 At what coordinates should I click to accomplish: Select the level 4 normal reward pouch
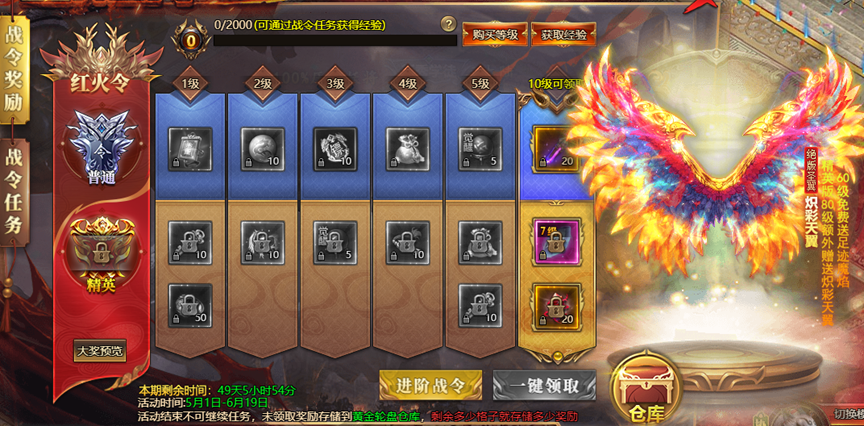pos(405,145)
